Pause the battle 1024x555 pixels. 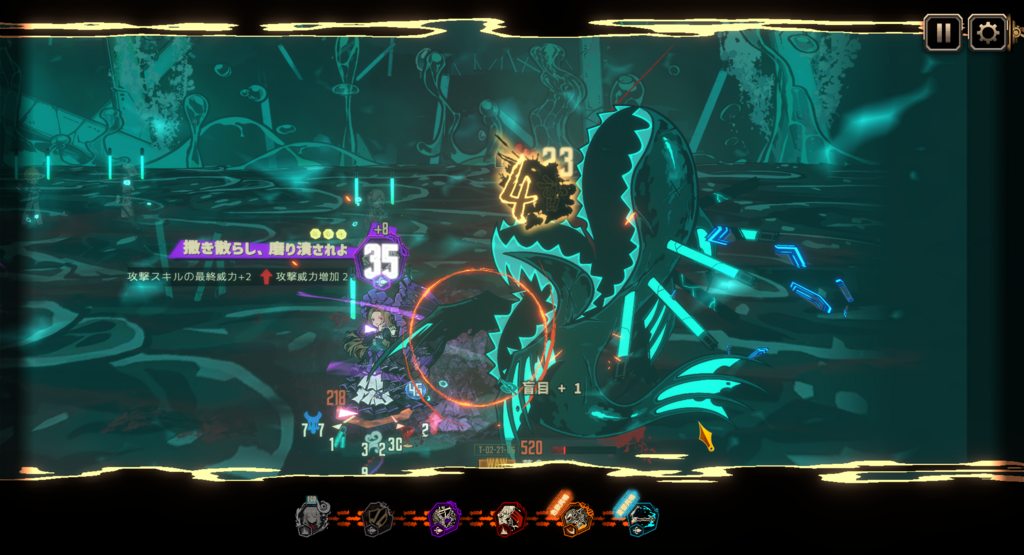click(x=942, y=32)
